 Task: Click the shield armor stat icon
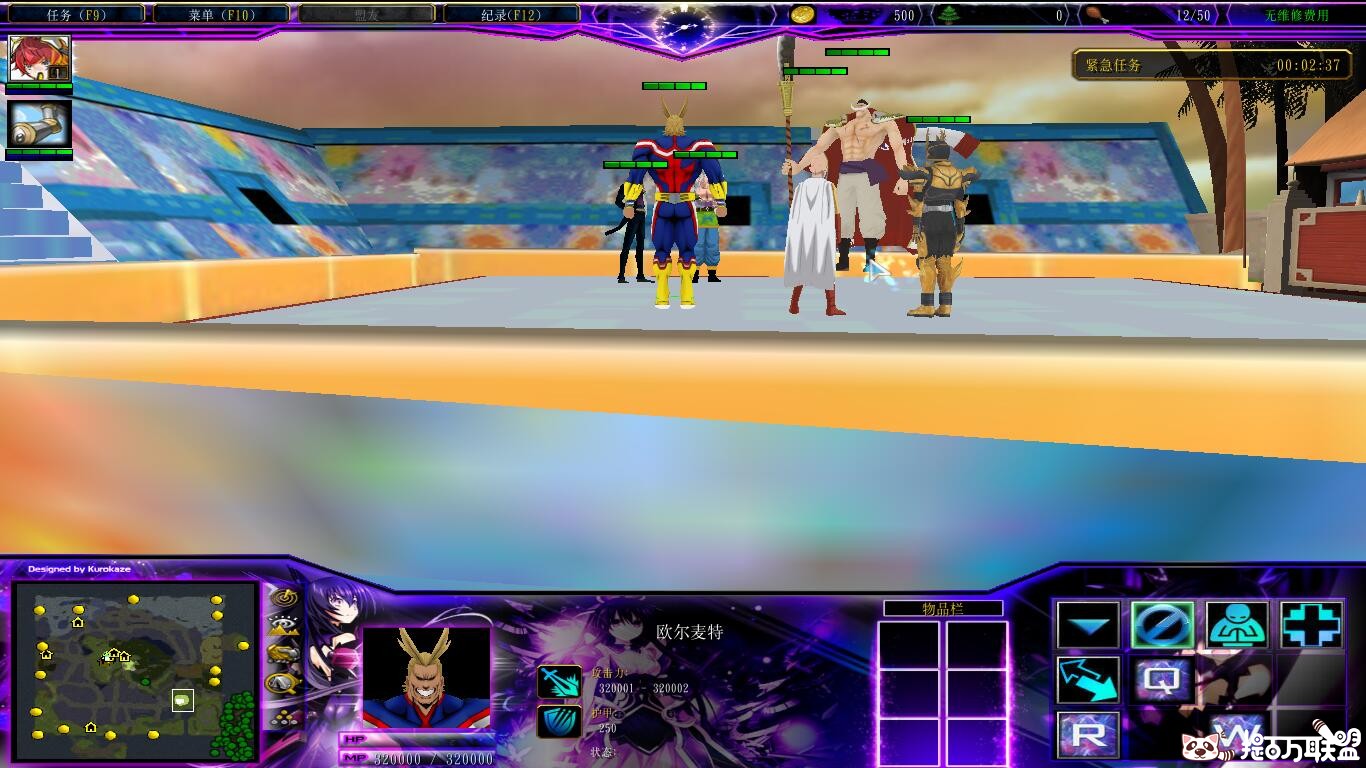click(559, 721)
